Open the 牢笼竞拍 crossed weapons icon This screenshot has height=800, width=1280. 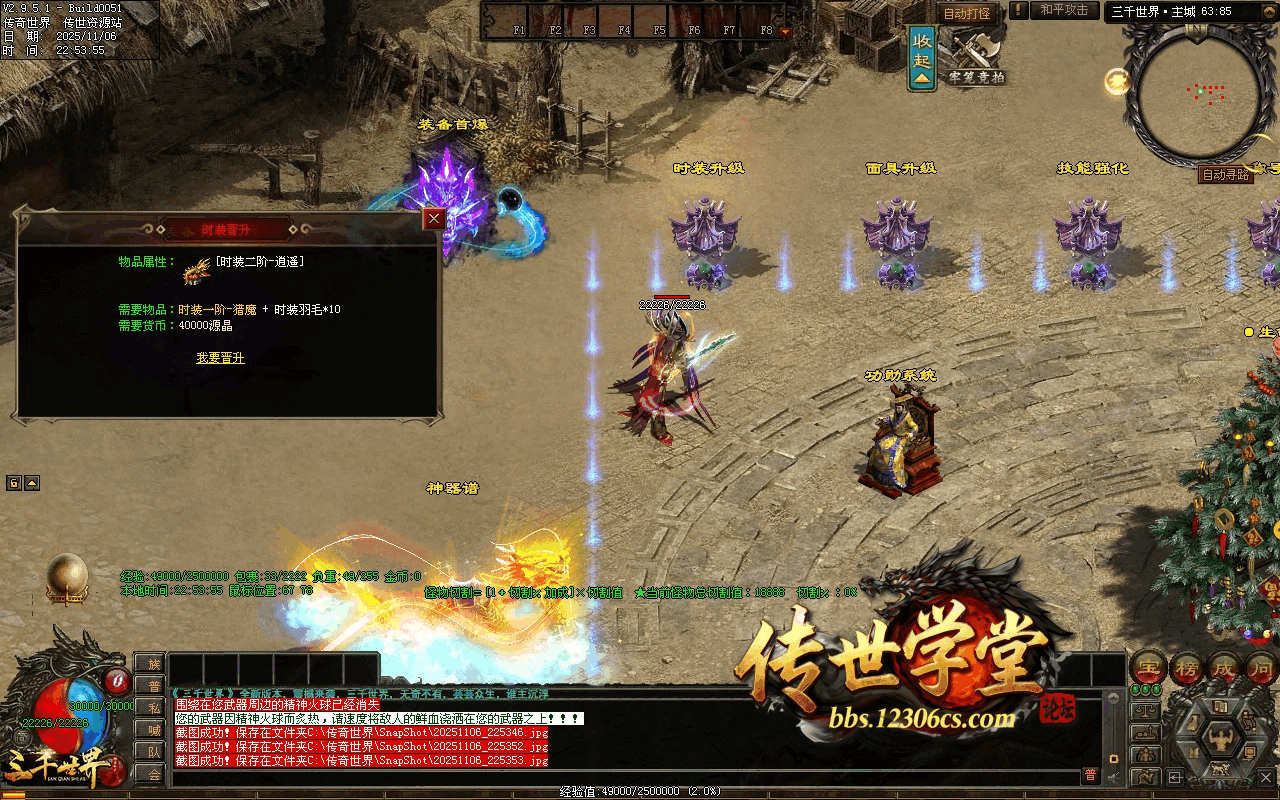click(976, 55)
